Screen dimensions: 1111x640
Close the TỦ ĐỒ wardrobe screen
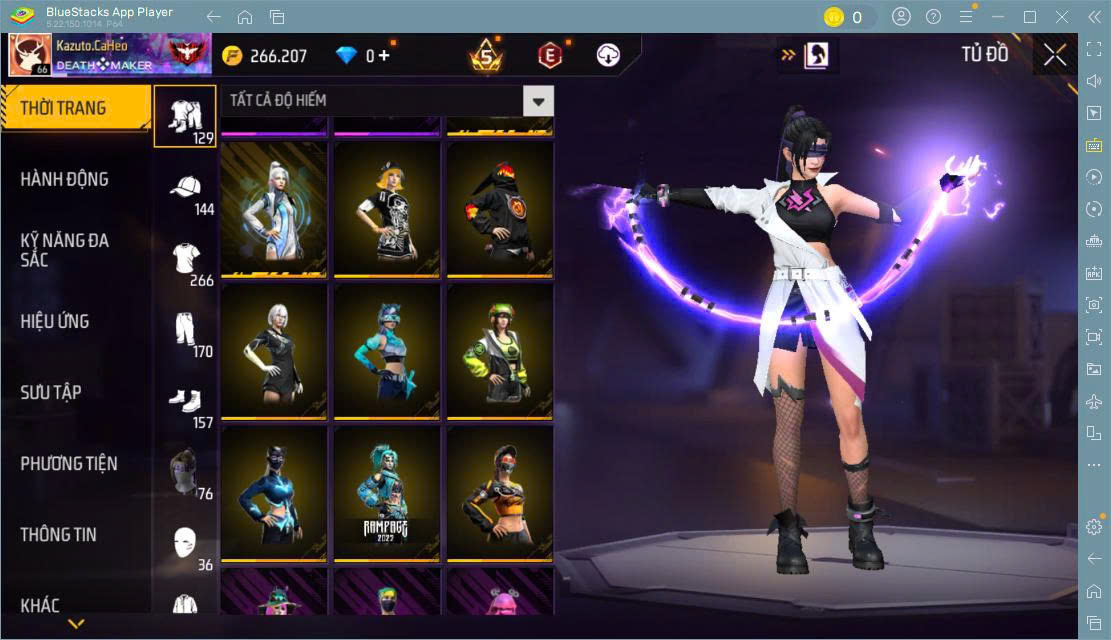coord(1054,55)
